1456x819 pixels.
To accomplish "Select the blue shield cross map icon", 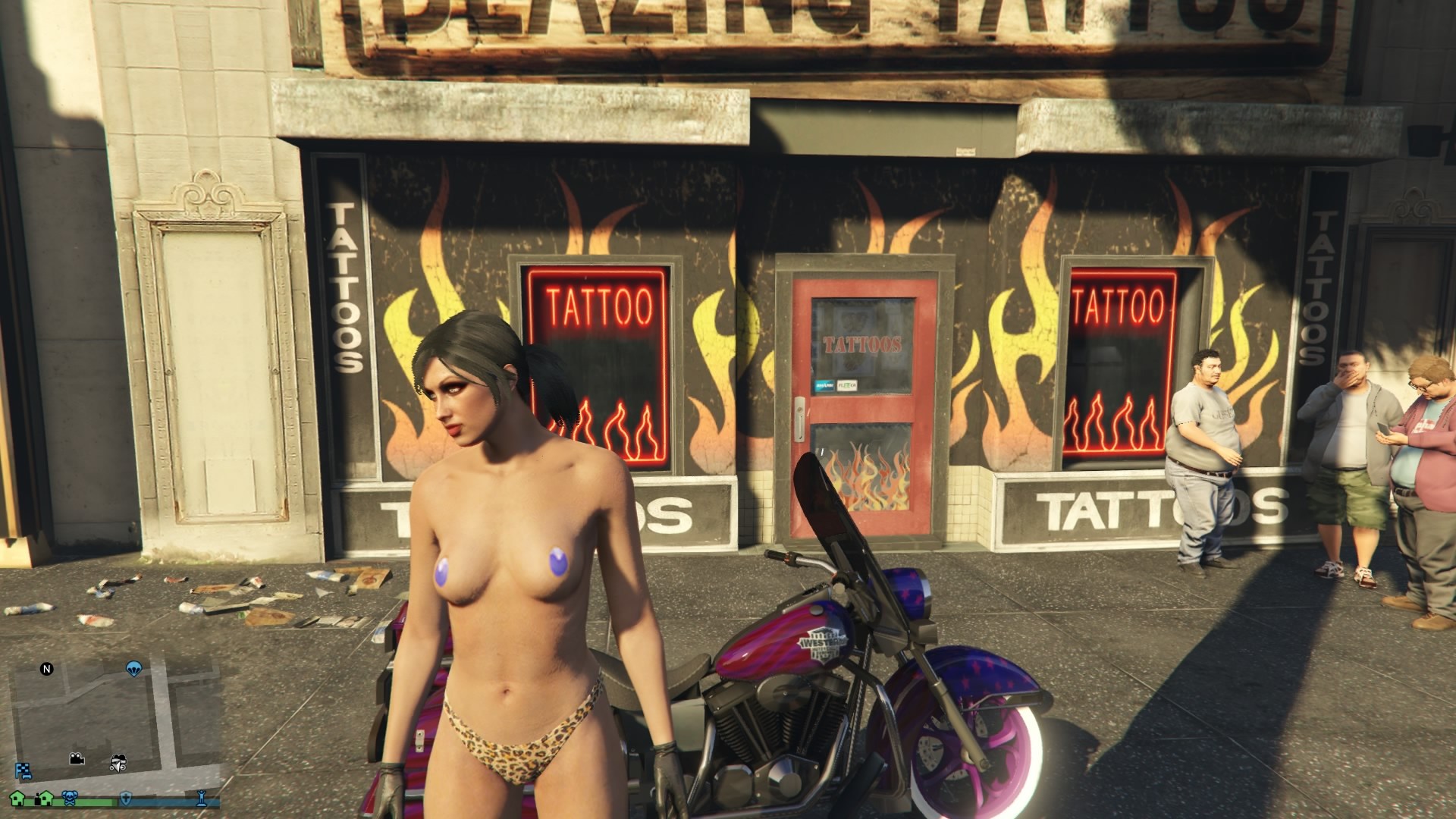I will click(x=127, y=798).
